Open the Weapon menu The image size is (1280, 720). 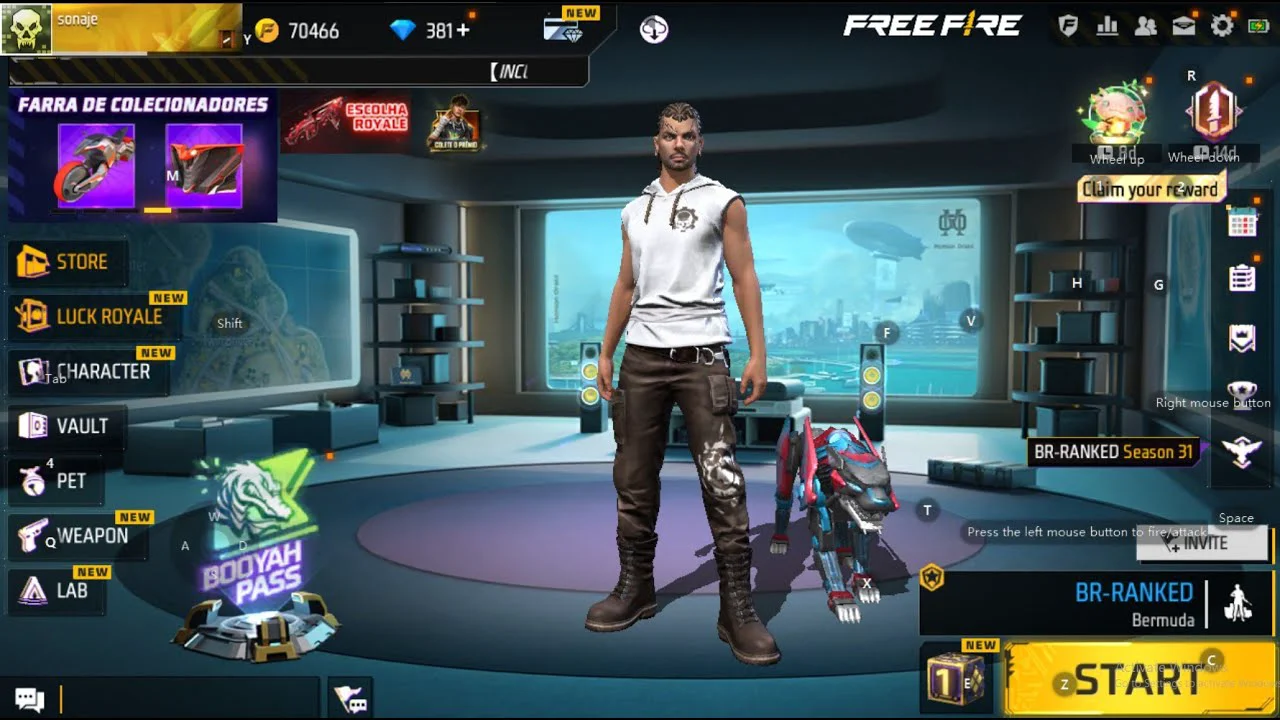tap(78, 536)
